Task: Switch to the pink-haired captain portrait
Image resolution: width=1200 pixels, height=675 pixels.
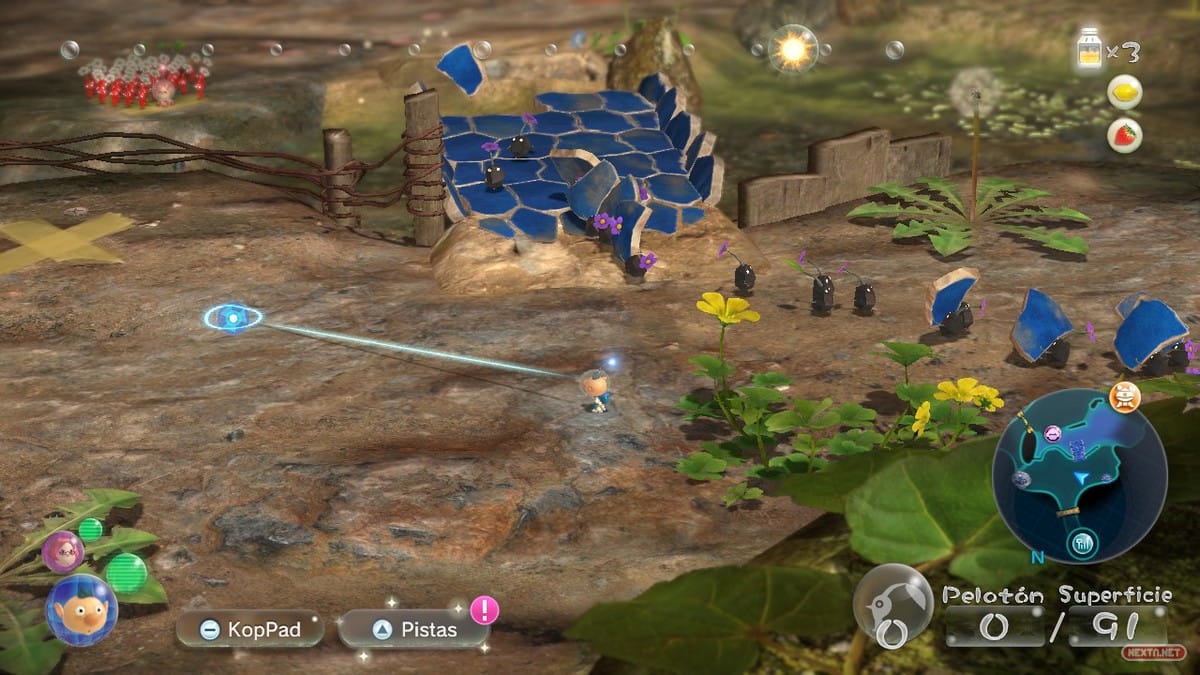Action: (62, 551)
